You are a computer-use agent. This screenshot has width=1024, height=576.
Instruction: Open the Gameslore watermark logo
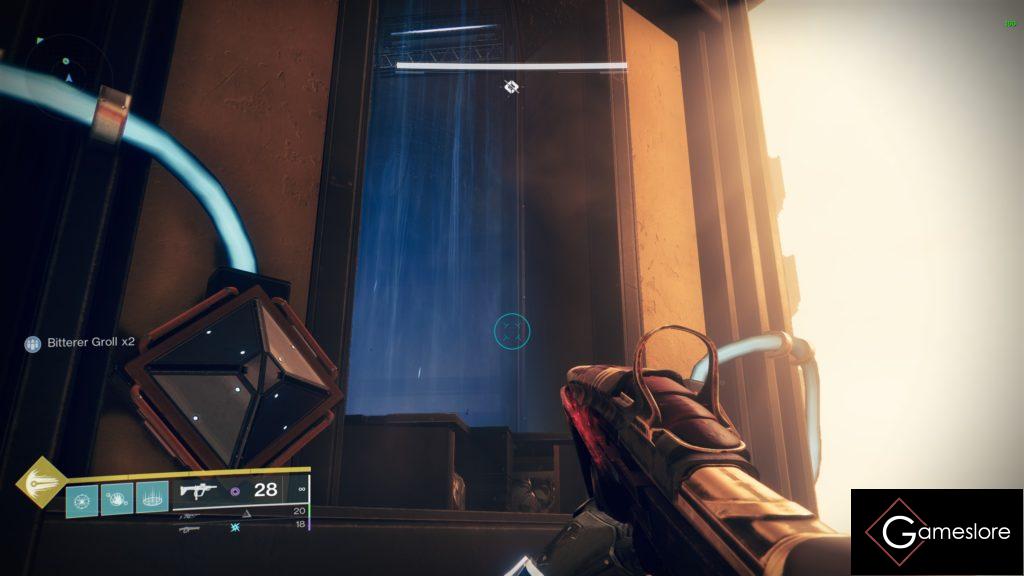point(937,532)
